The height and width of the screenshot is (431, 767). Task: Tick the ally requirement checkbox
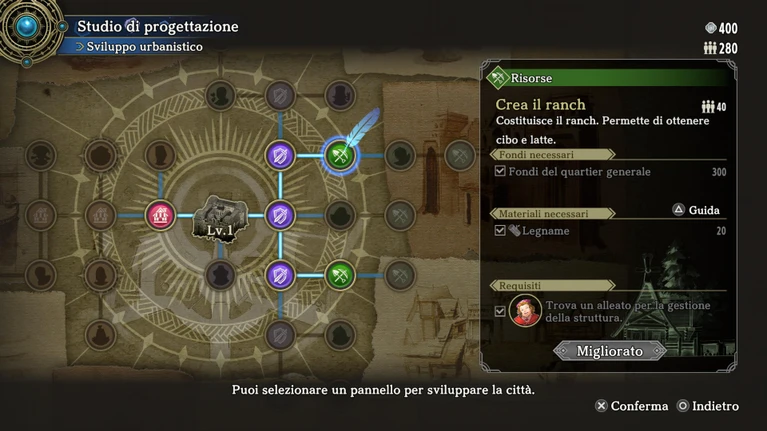(x=500, y=311)
